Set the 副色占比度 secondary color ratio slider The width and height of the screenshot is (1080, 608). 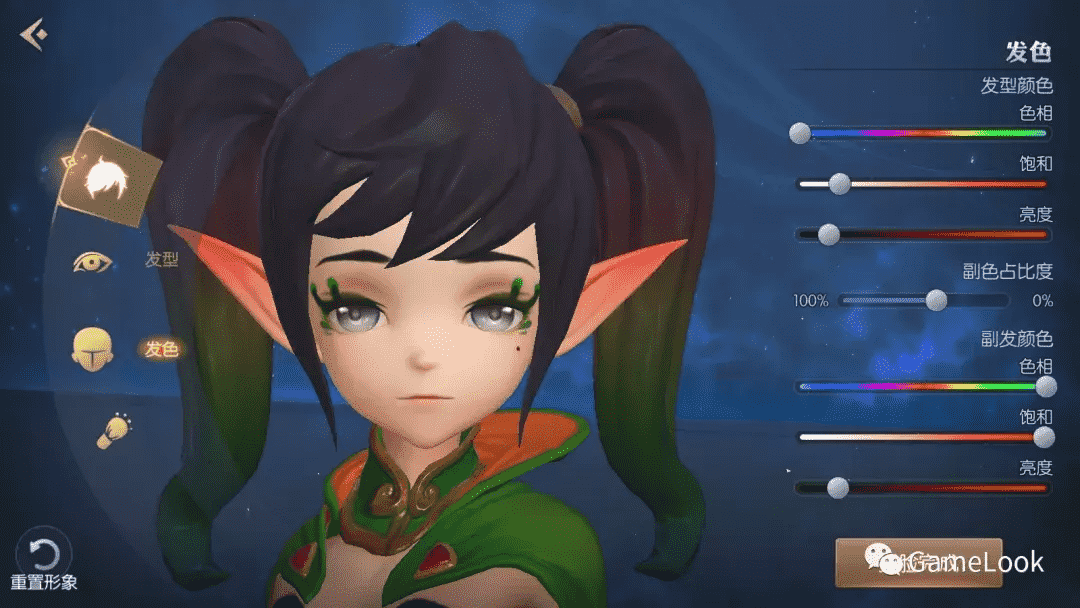pos(936,300)
